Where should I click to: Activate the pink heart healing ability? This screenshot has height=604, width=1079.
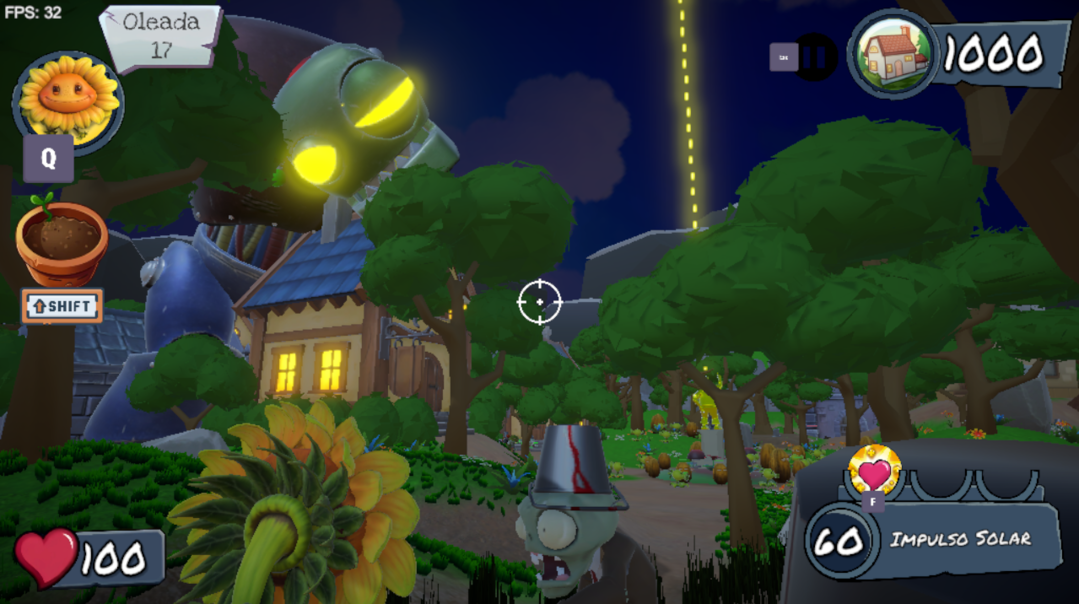(874, 469)
